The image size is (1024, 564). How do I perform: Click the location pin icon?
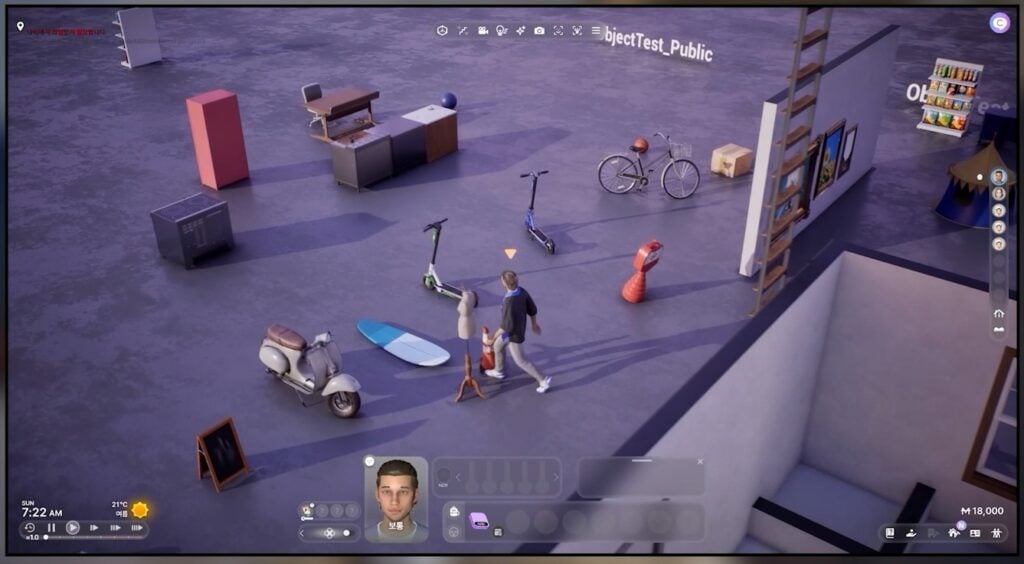pyautogui.click(x=20, y=27)
